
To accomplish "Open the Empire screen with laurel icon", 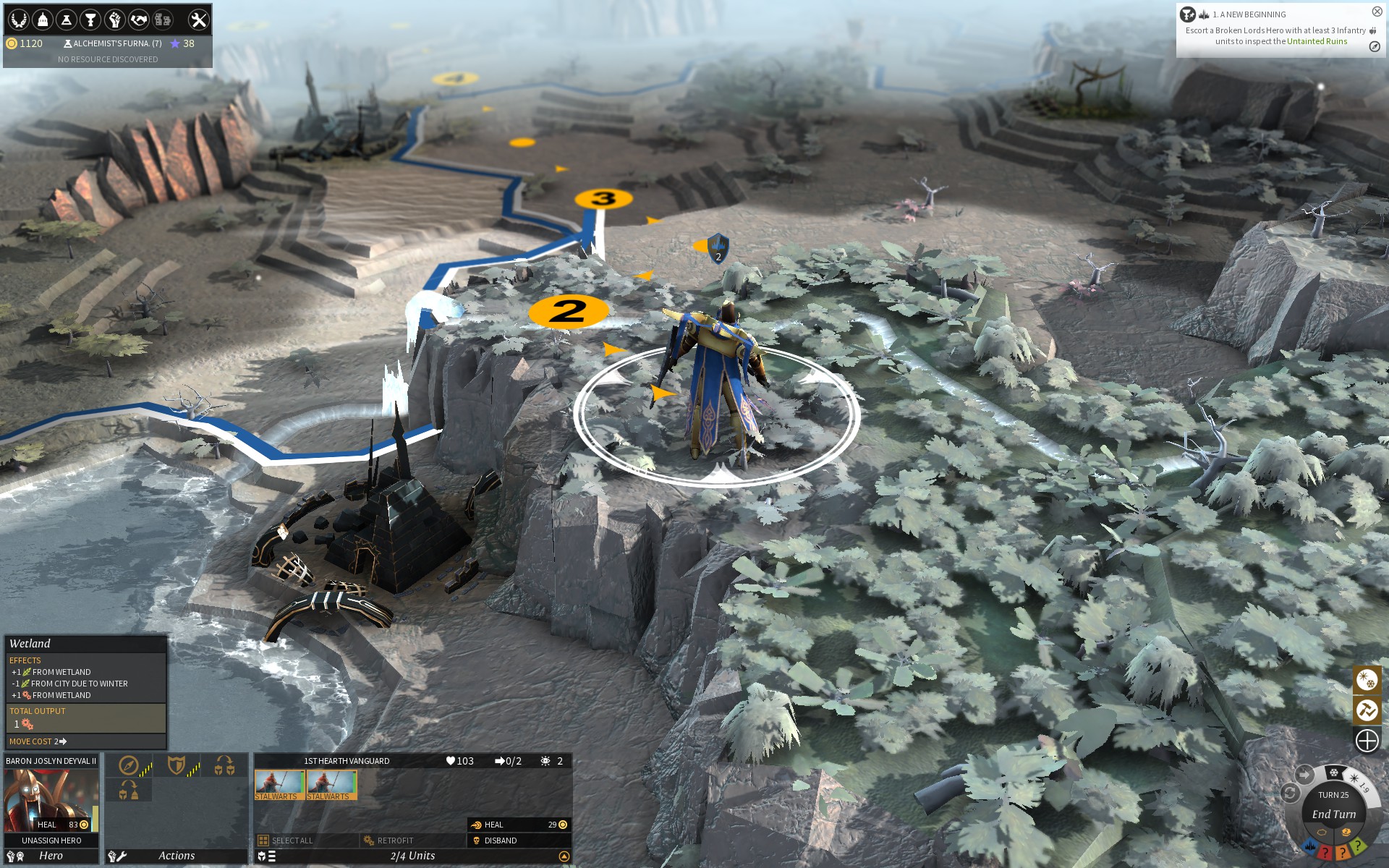I will click(19, 20).
